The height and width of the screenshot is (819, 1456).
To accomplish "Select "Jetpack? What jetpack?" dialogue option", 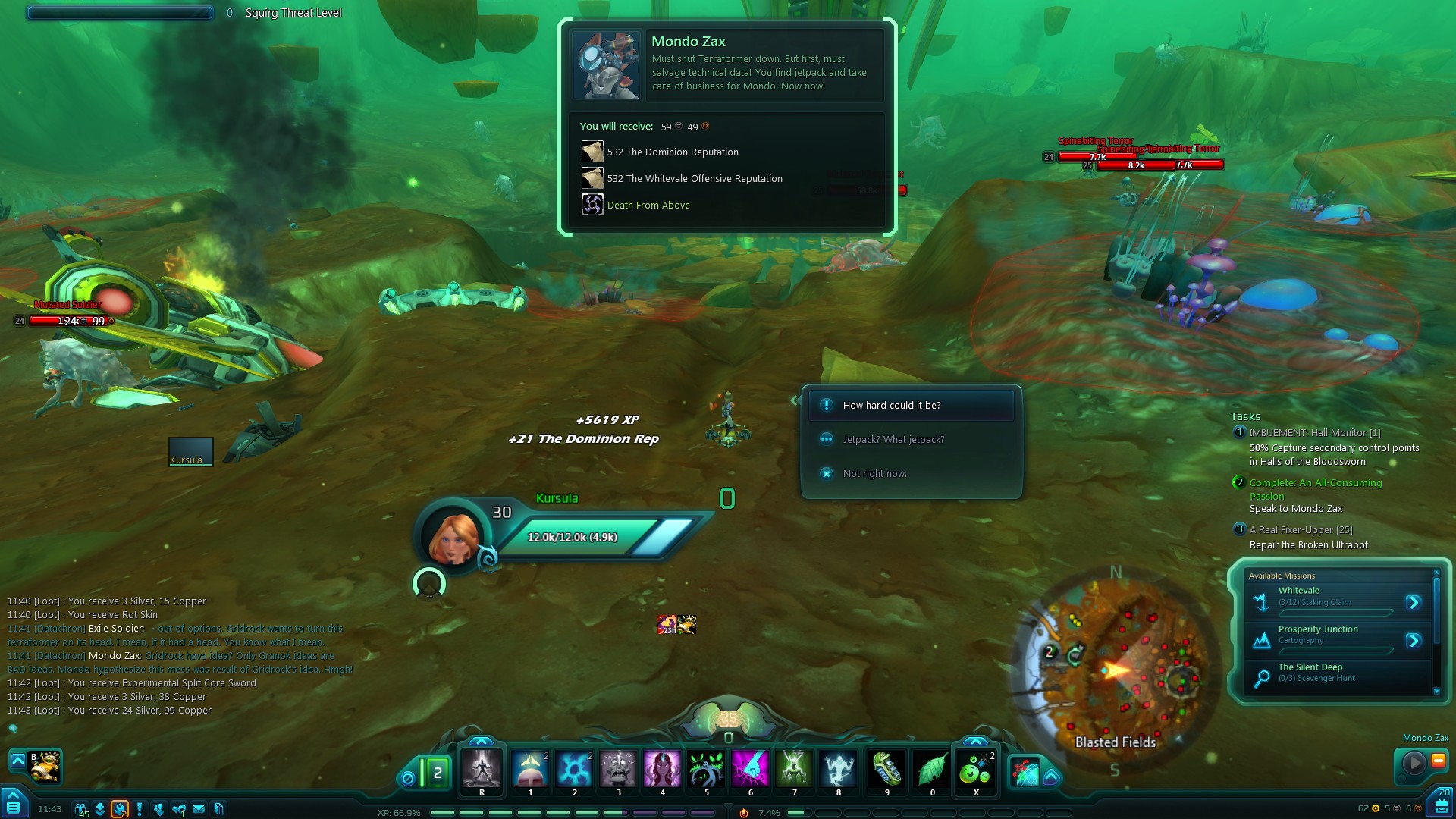I will (x=893, y=440).
